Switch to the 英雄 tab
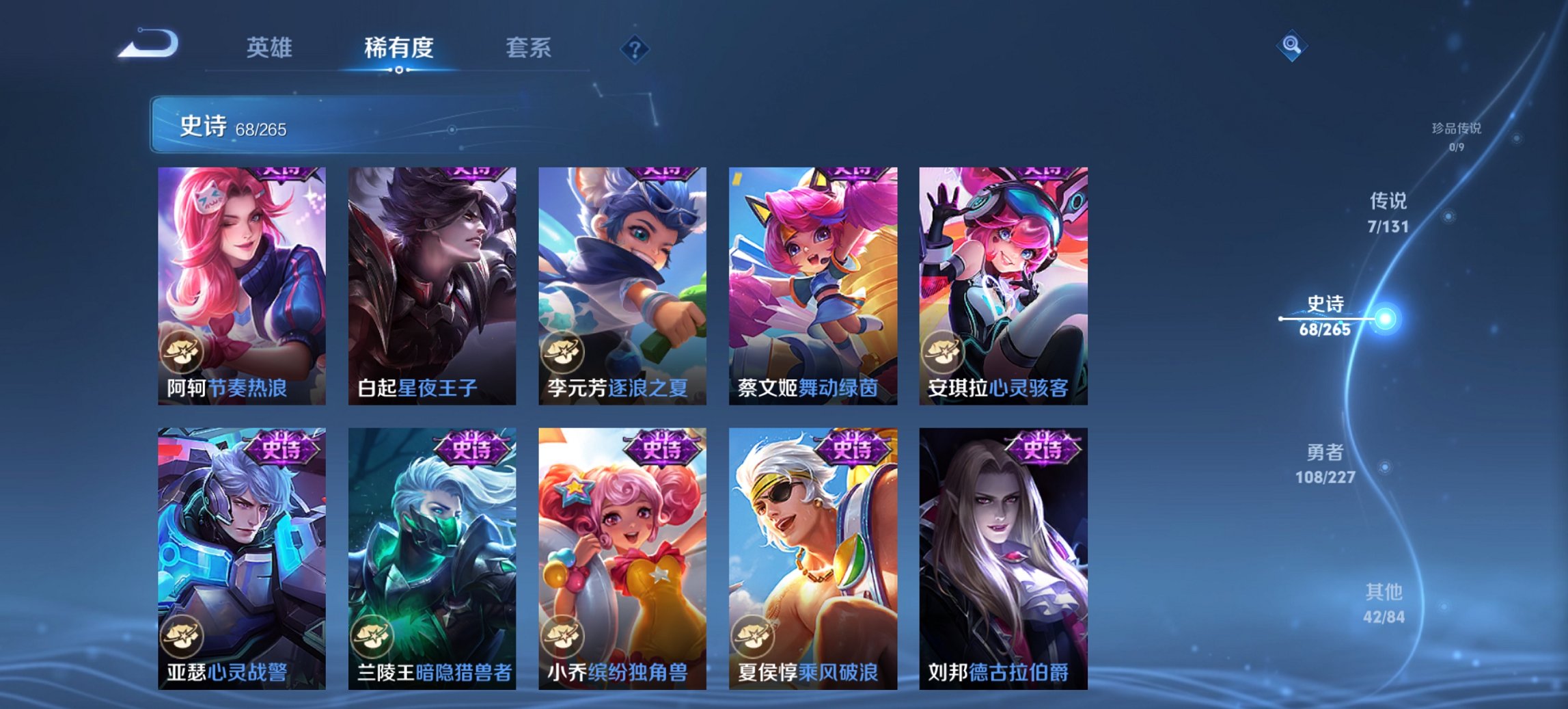1568x709 pixels. [271, 48]
